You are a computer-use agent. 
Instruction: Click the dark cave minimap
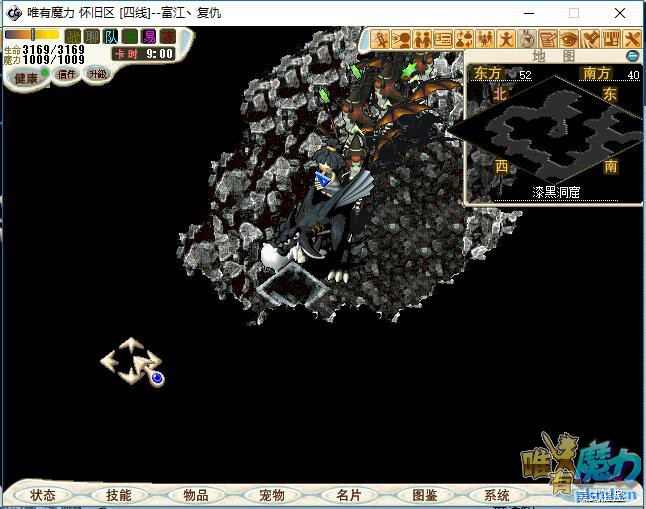556,132
